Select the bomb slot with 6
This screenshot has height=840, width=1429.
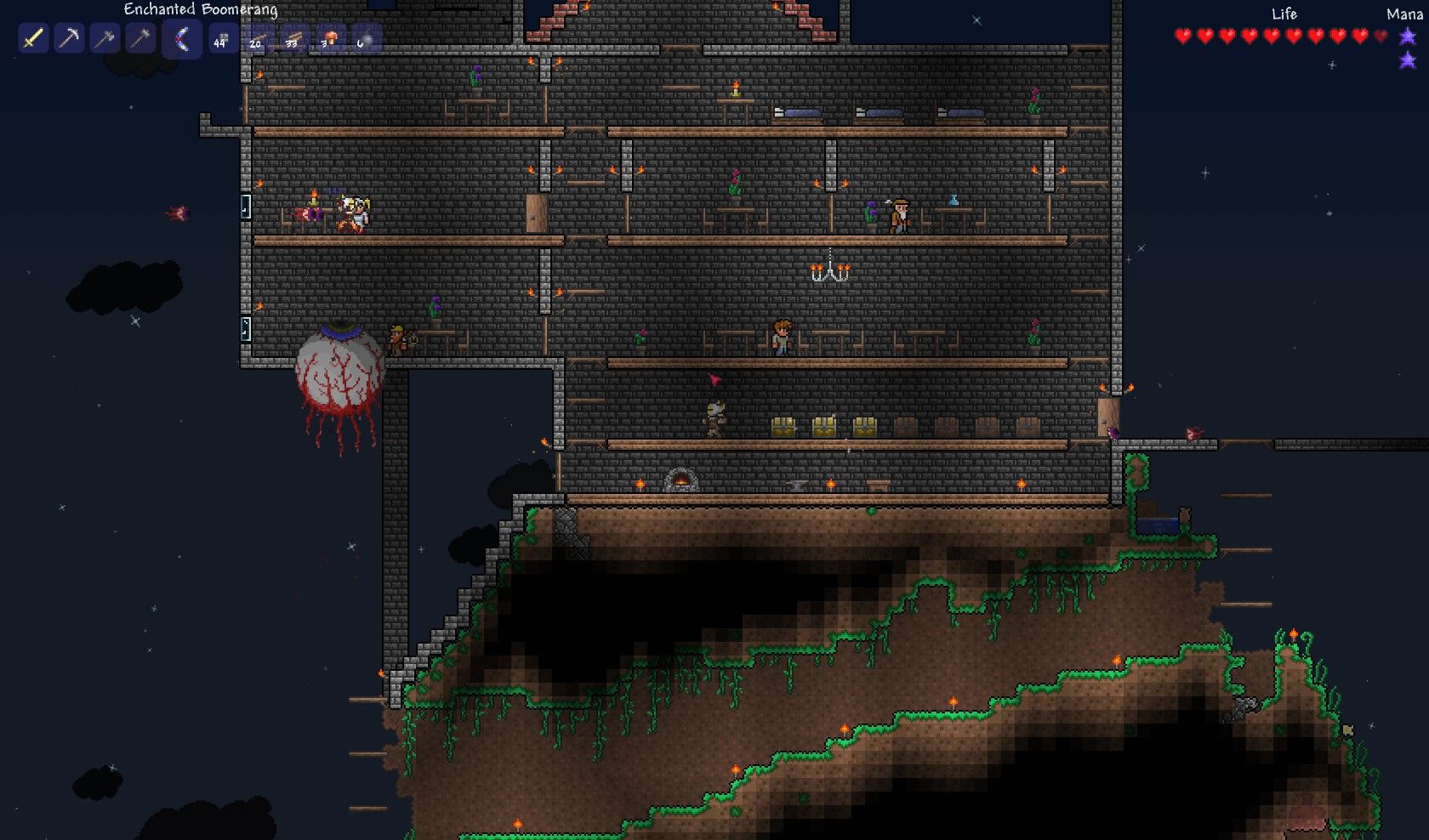(x=365, y=39)
